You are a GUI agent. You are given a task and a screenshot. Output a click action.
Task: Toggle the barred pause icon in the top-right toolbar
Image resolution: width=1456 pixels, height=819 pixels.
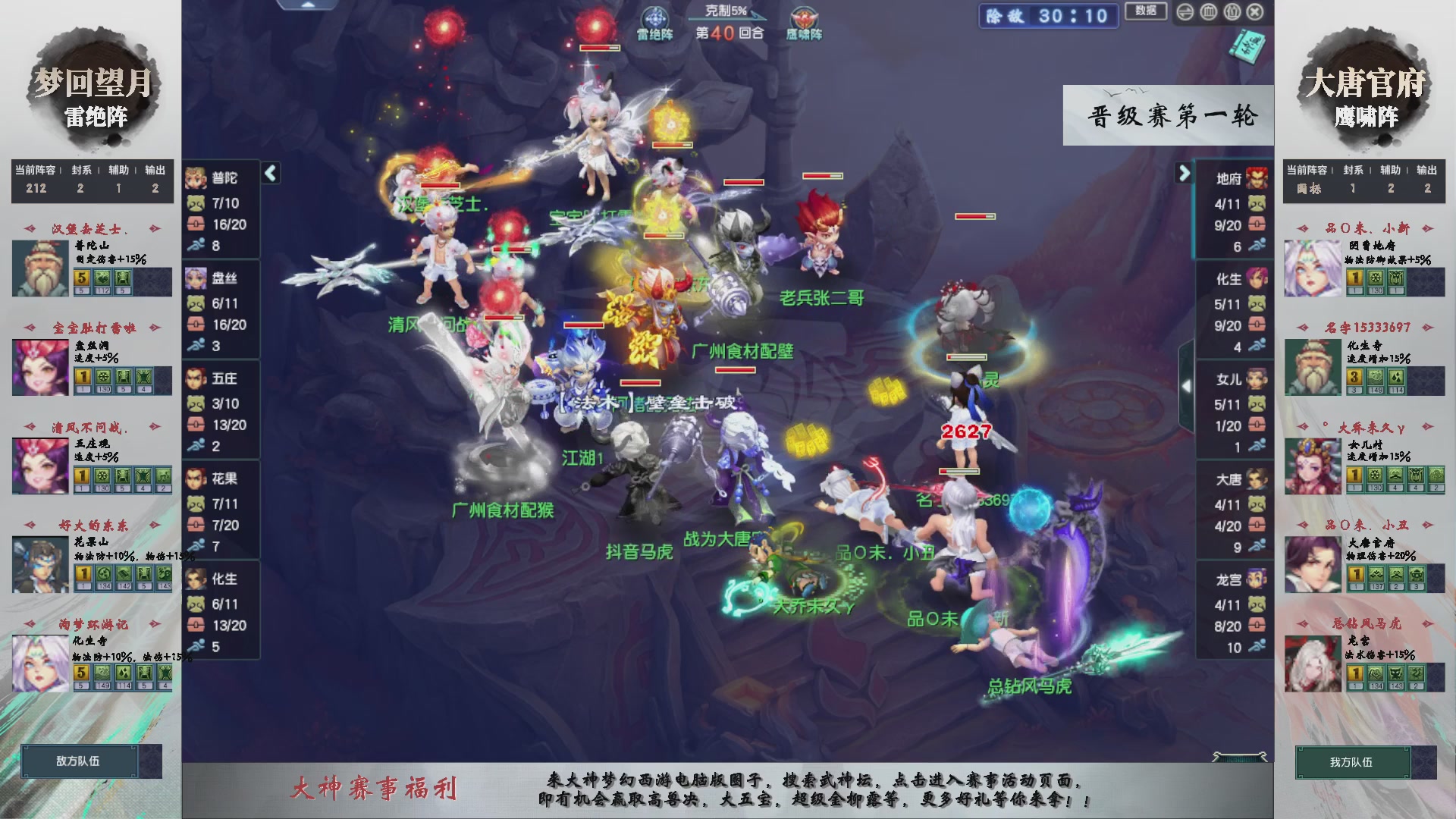1209,12
